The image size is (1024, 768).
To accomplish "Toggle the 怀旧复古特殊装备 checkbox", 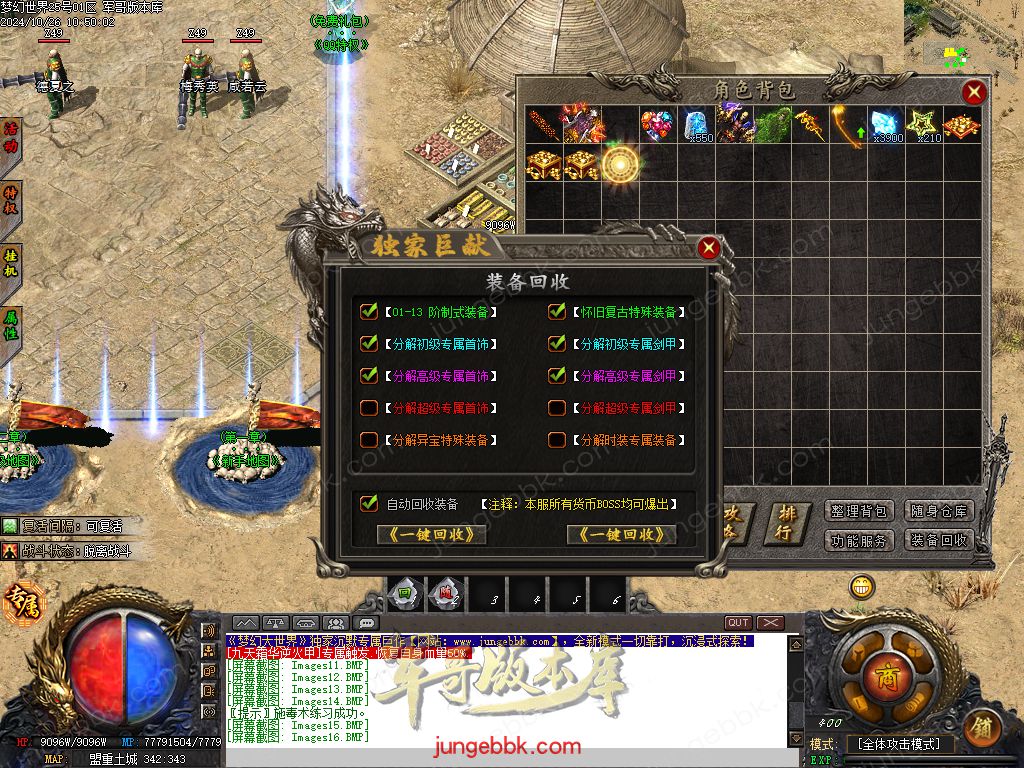I will click(557, 312).
